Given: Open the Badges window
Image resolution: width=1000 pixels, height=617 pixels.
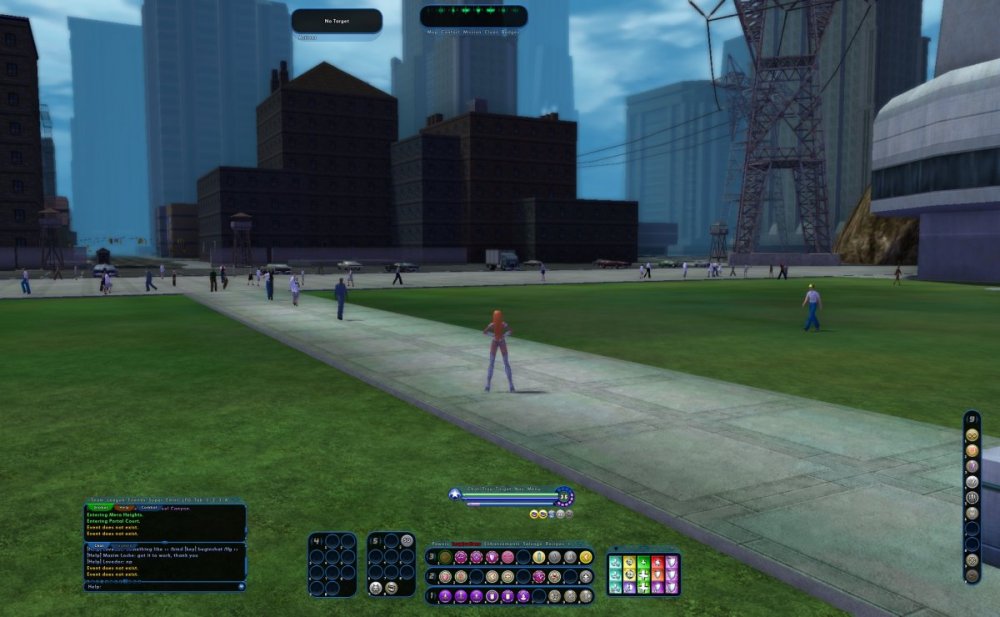Looking at the screenshot, I should click(x=510, y=32).
